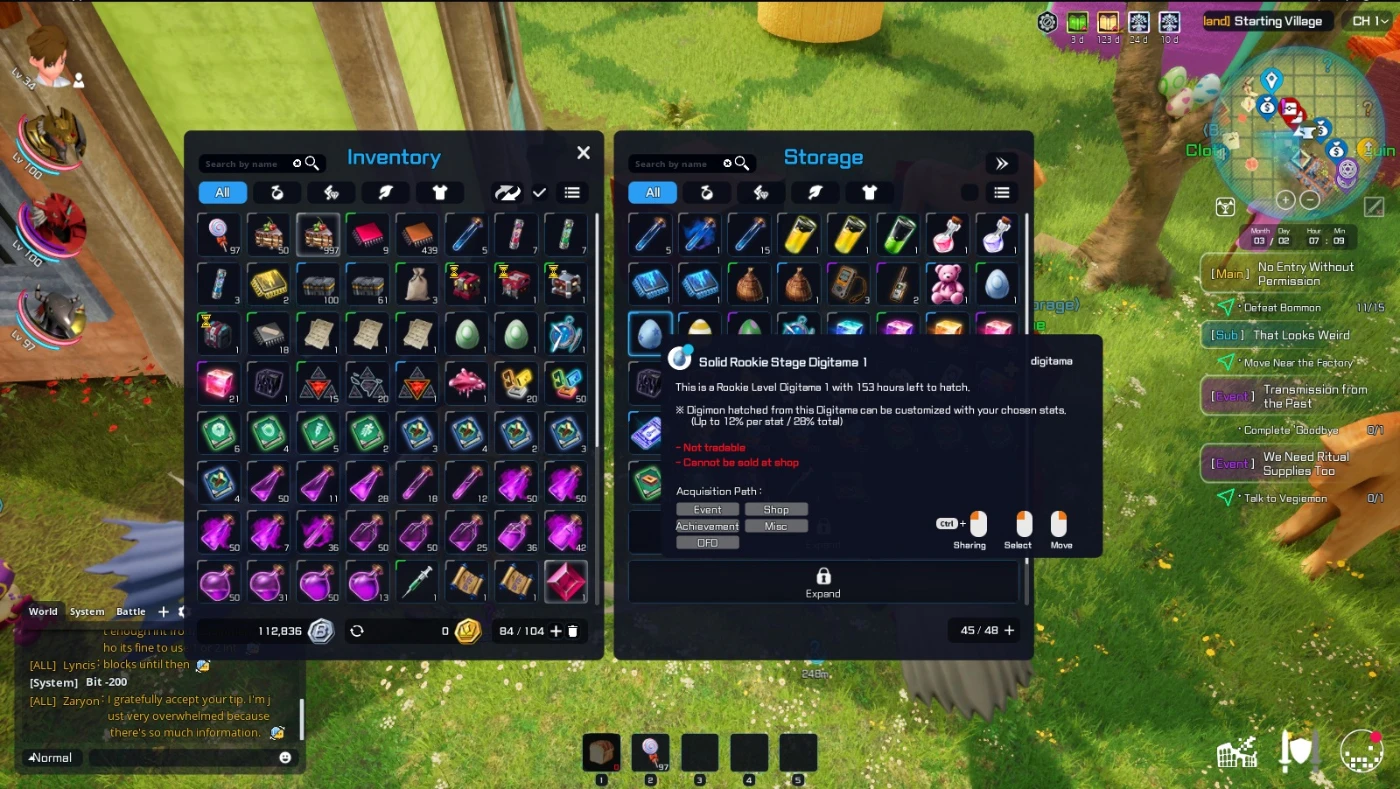
Task: Open the Shop acquisition path
Action: click(776, 510)
